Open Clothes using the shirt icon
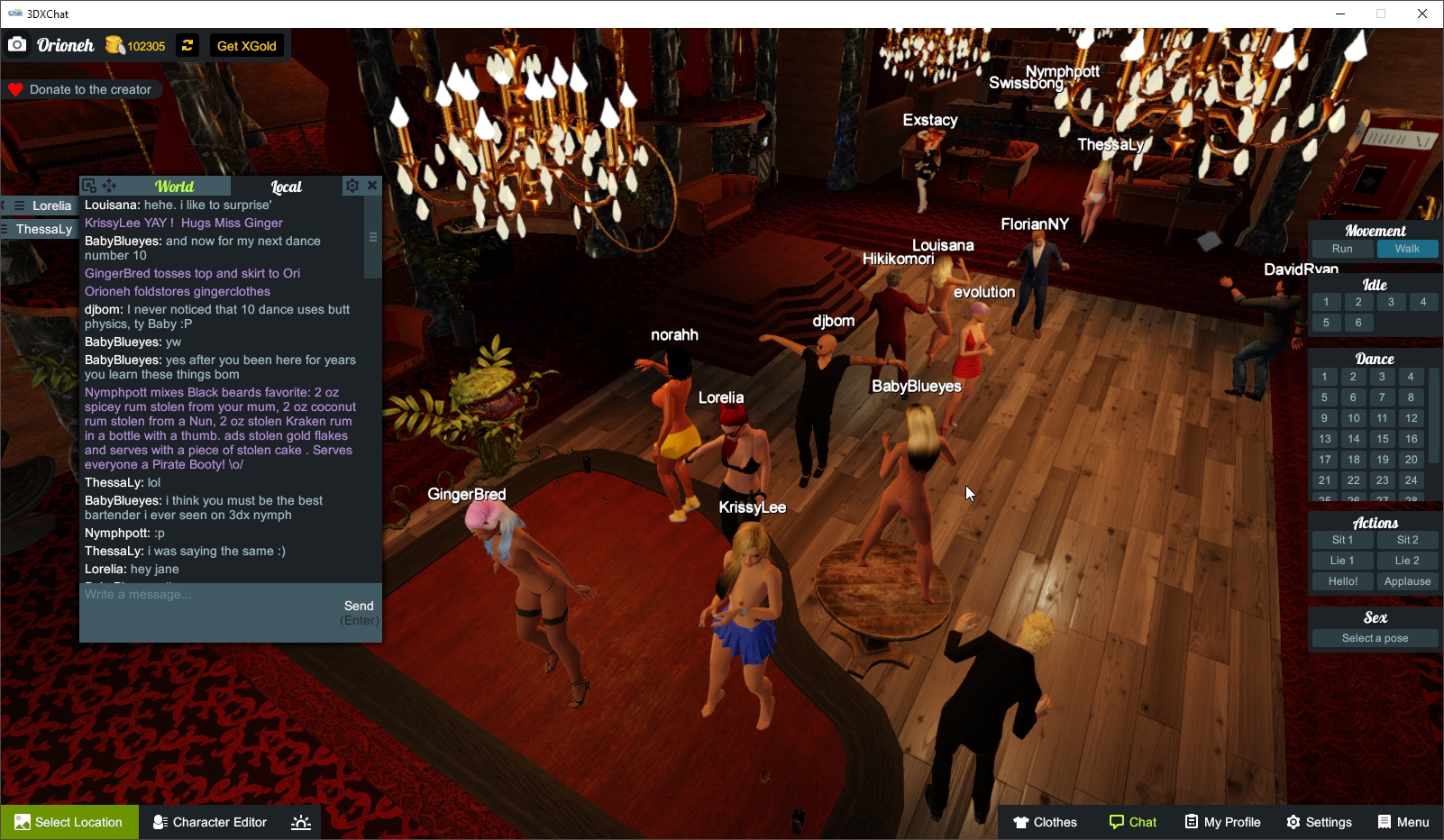This screenshot has height=840, width=1444. pos(1022,822)
